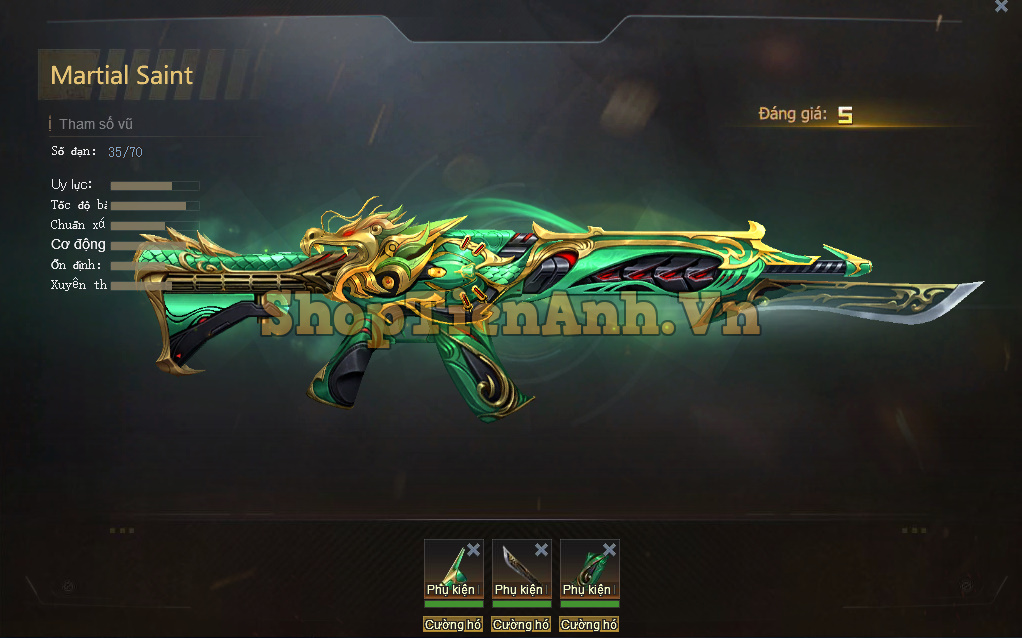
Task: Remove the green muzzle spike accessory
Action: 473,550
